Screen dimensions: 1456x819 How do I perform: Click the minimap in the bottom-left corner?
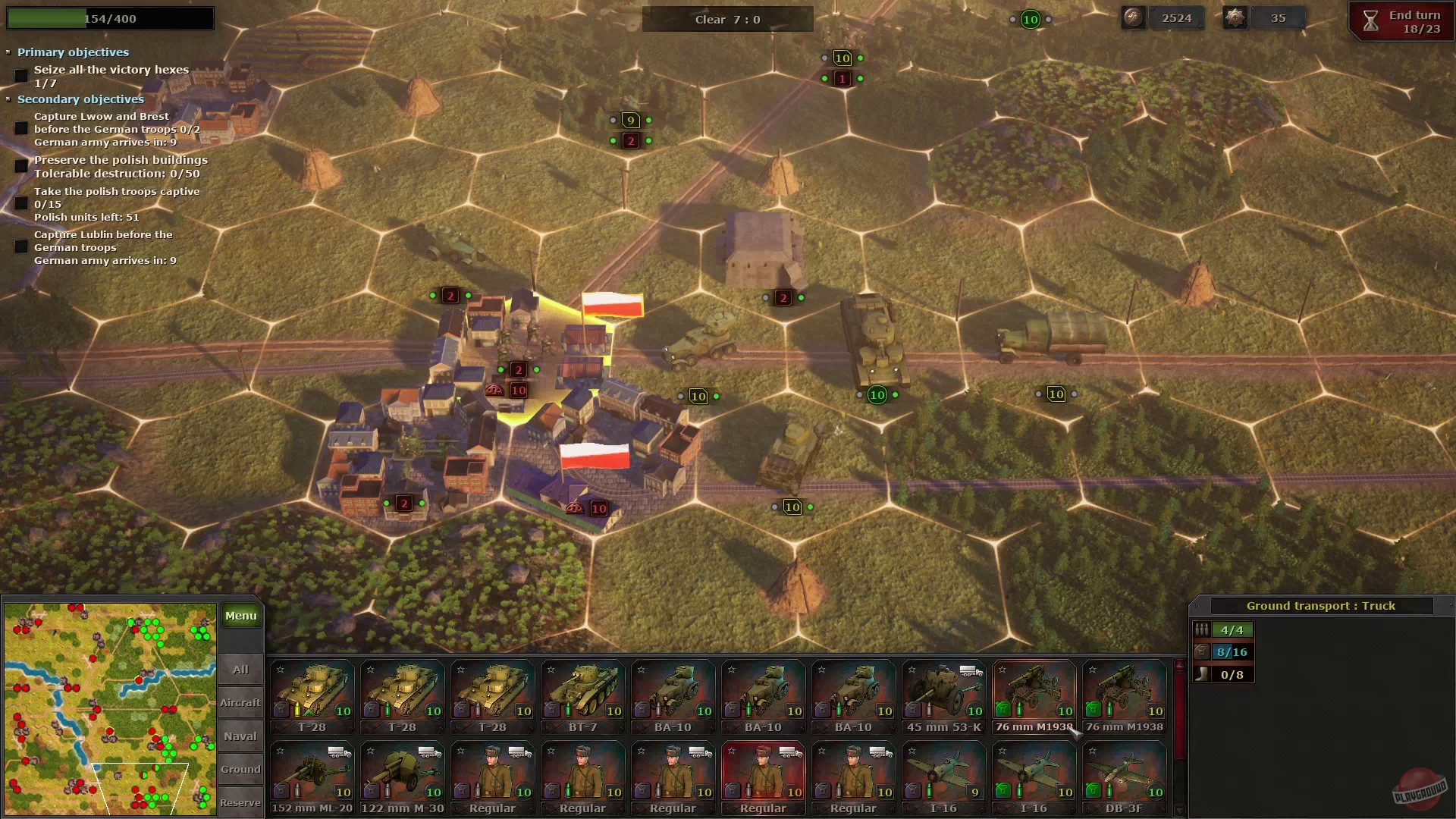(x=110, y=709)
